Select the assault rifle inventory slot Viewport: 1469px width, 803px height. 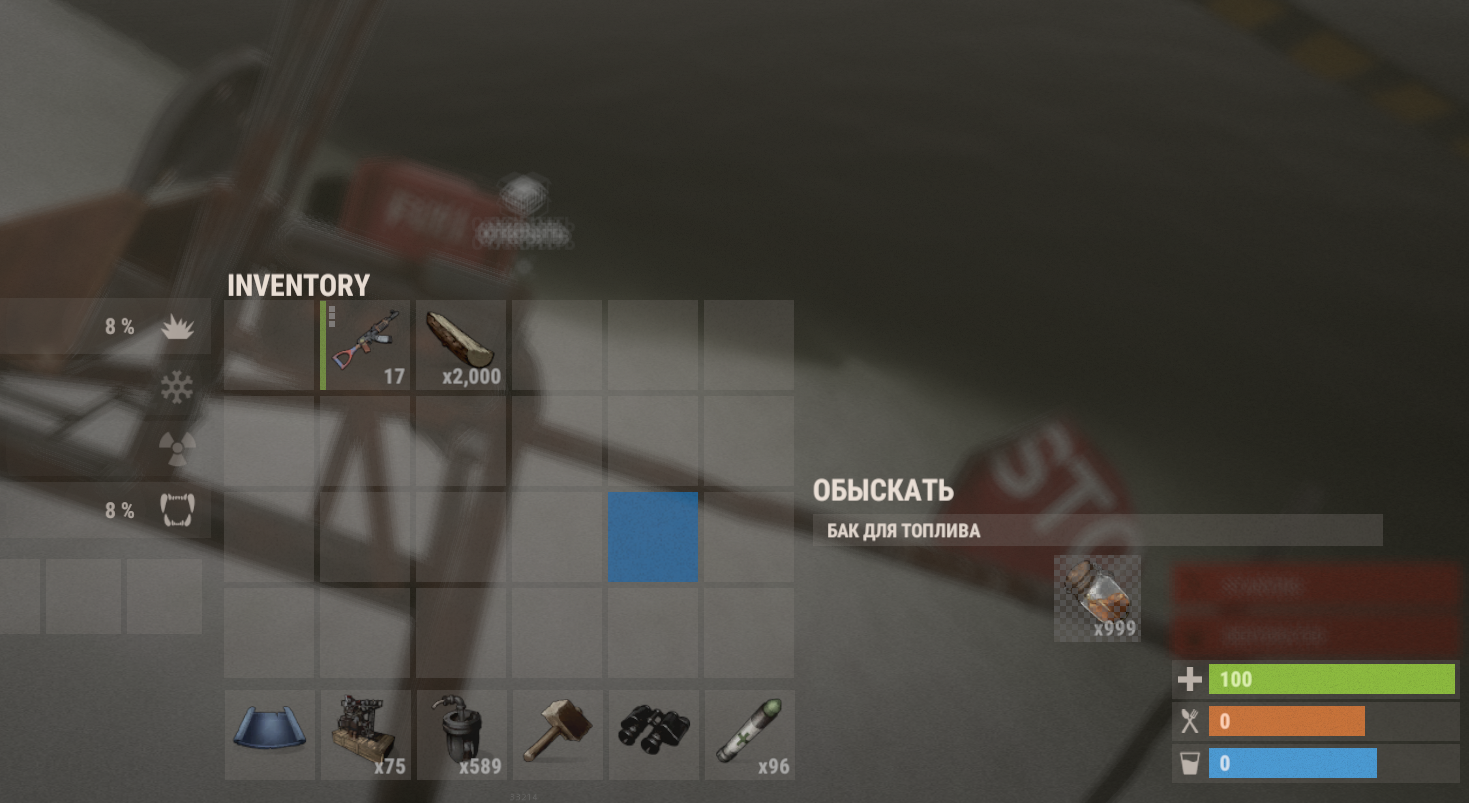coord(365,345)
